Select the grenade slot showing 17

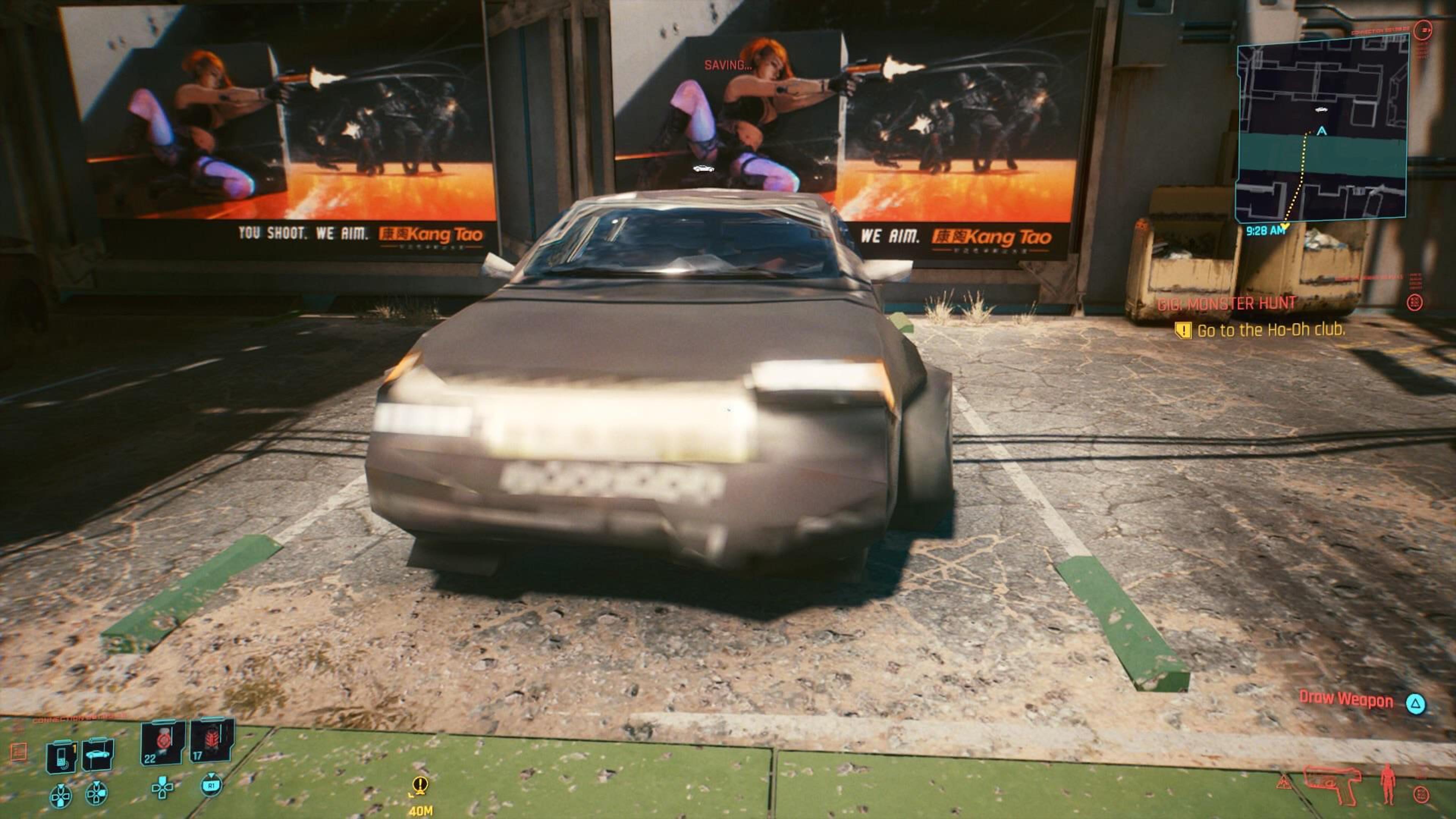pyautogui.click(x=212, y=741)
